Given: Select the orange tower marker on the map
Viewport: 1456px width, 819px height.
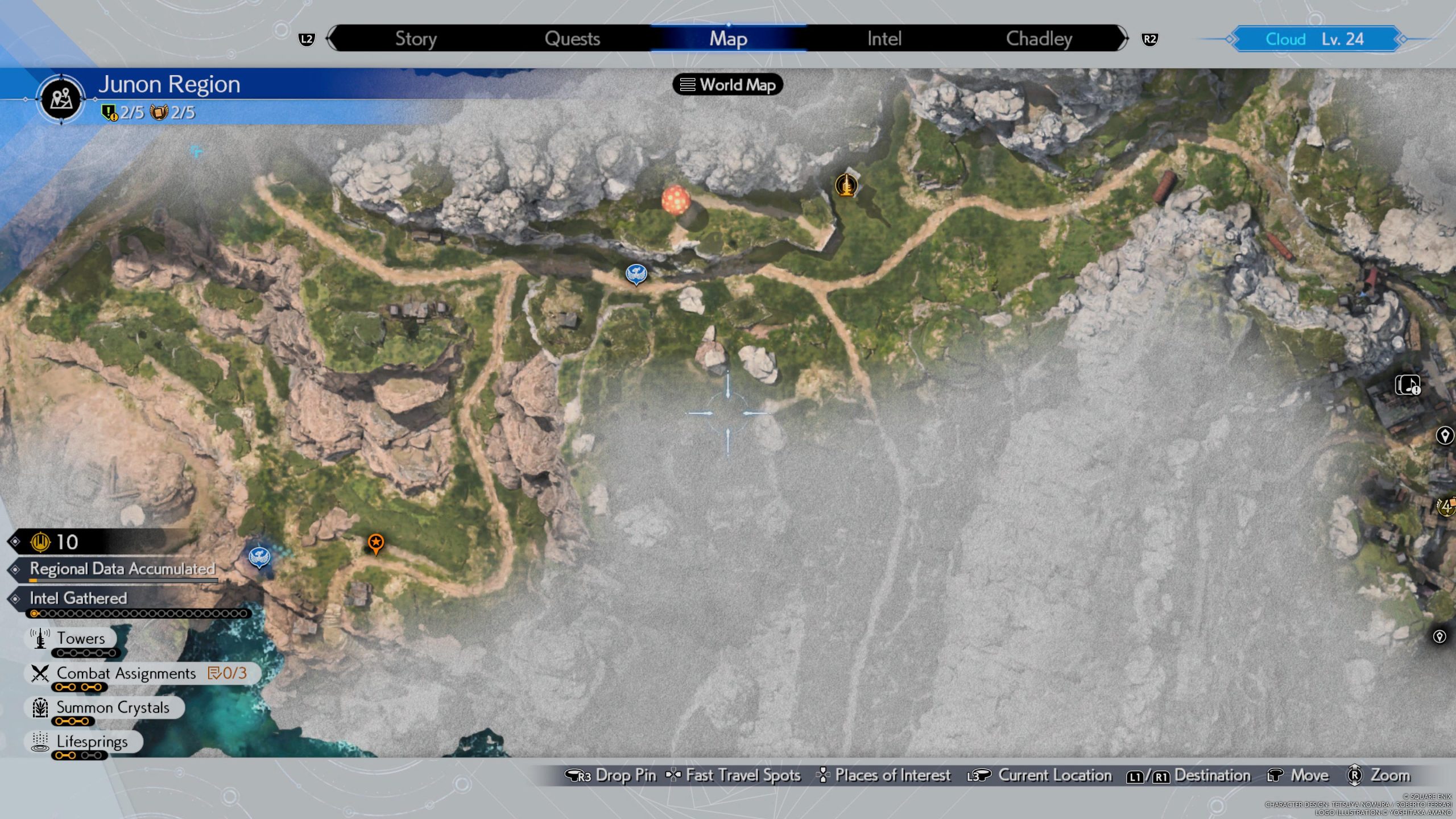Looking at the screenshot, I should click(846, 185).
